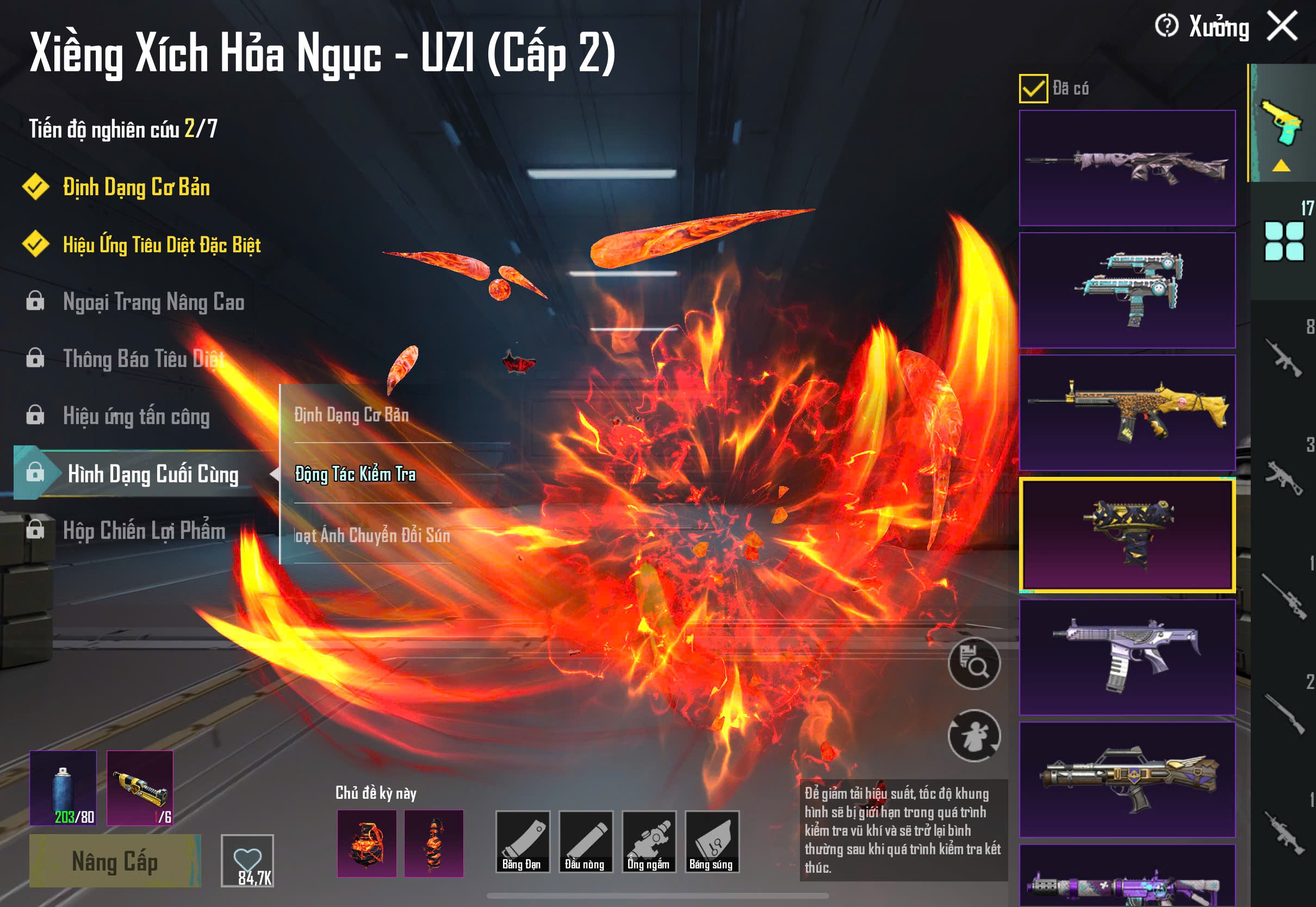Image resolution: width=1316 pixels, height=907 pixels.
Task: Click the Nâng Cấp upgrade button
Action: point(115,861)
